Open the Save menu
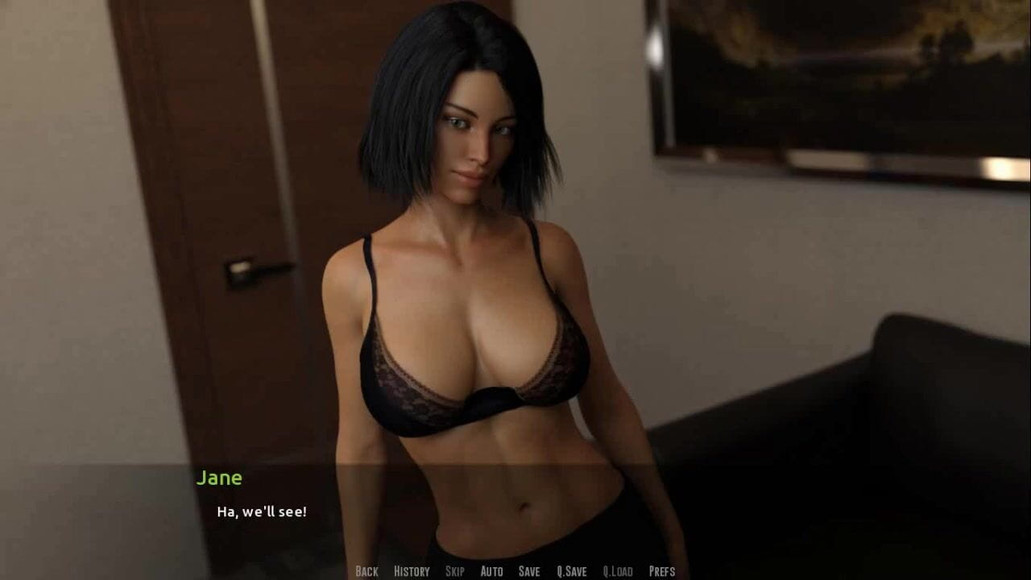This screenshot has height=580, width=1031. point(529,571)
